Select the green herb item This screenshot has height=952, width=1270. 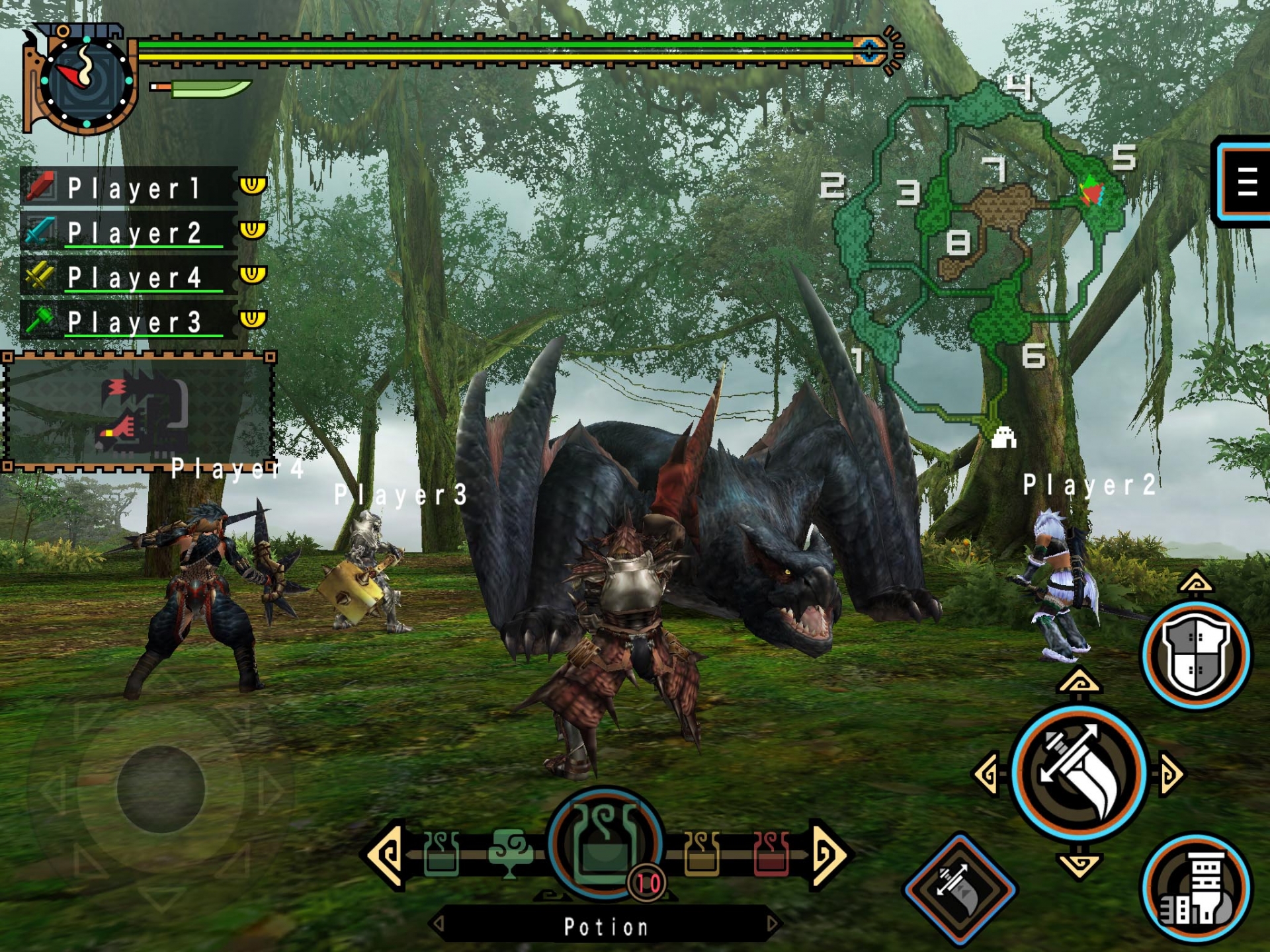[509, 853]
